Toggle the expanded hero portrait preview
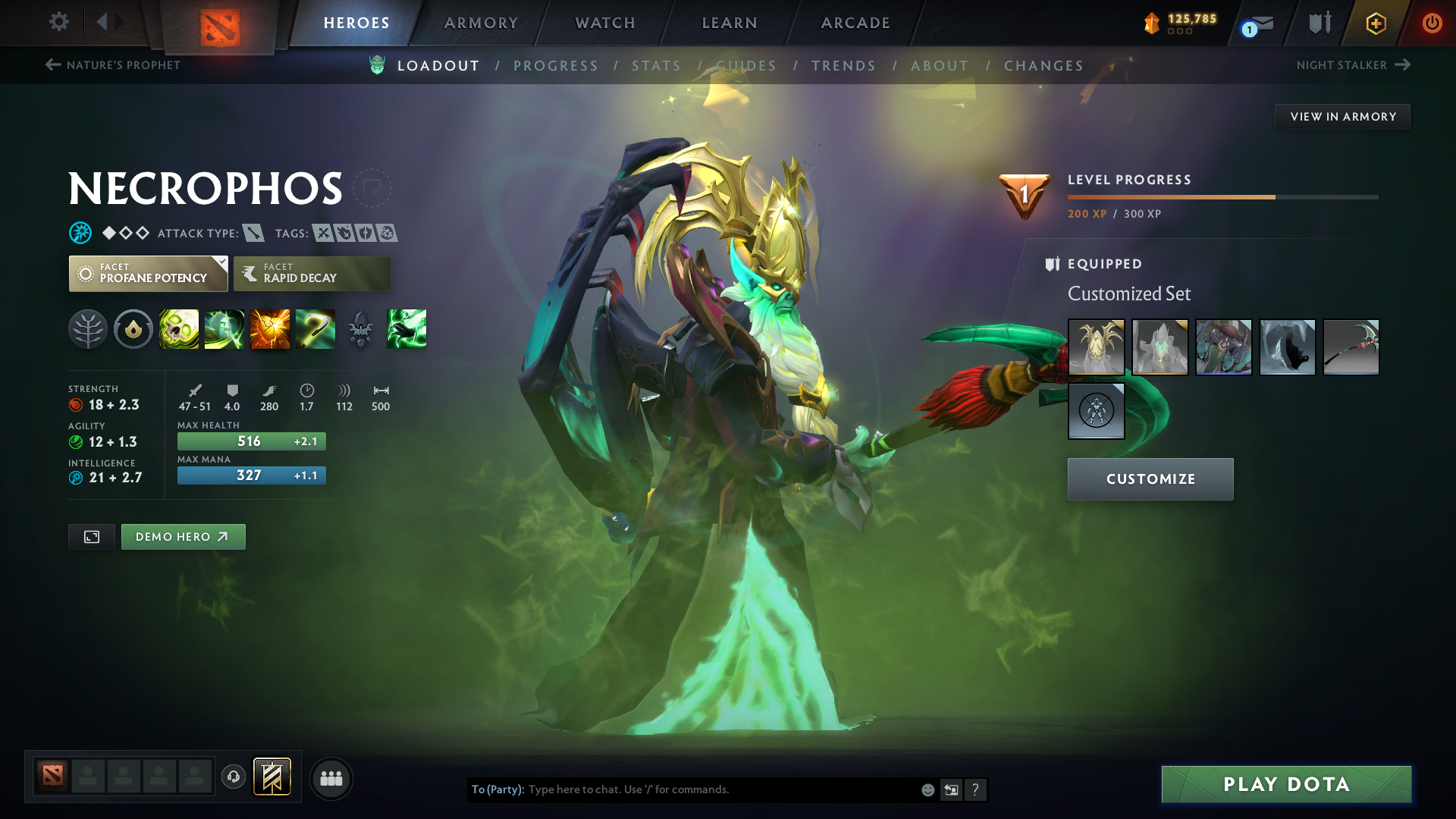1456x819 pixels. (91, 536)
